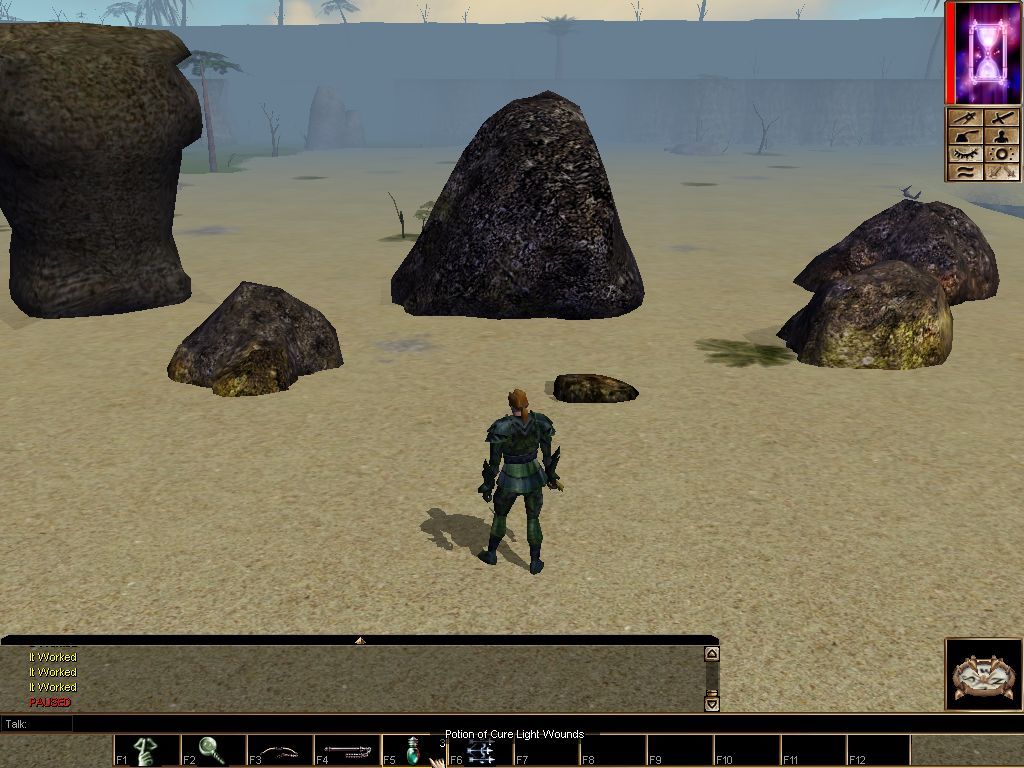1024x768 pixels.
Task: Open the person silhouette character icon
Action: click(1001, 136)
